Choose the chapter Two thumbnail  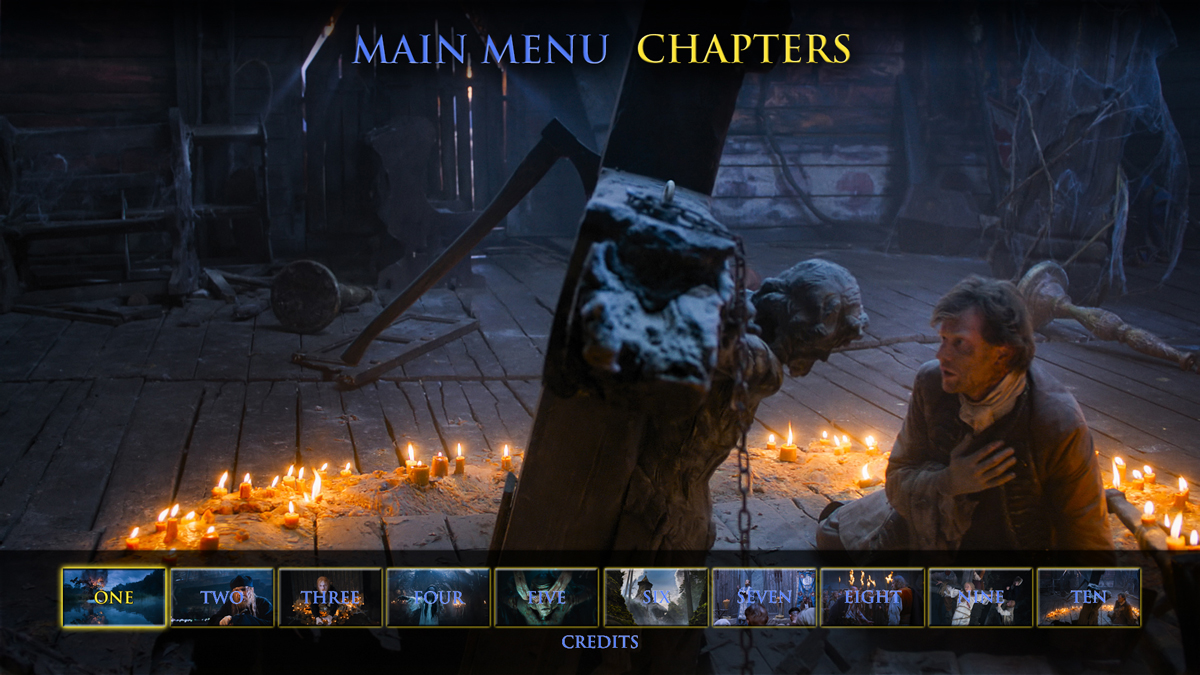(222, 597)
